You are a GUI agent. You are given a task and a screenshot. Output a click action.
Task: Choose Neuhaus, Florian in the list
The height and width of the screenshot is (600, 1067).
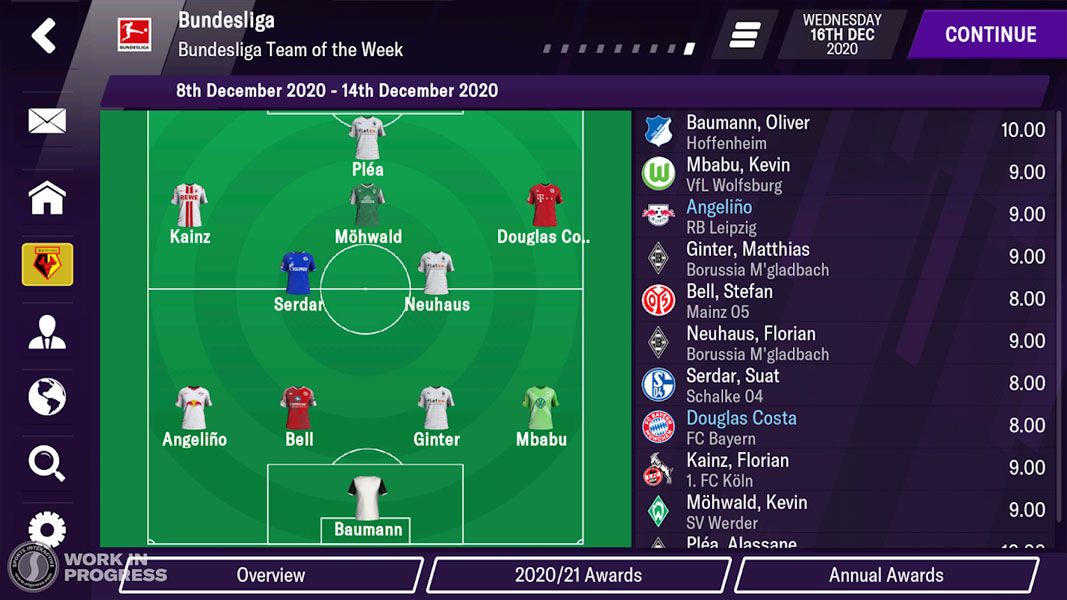pyautogui.click(x=845, y=342)
